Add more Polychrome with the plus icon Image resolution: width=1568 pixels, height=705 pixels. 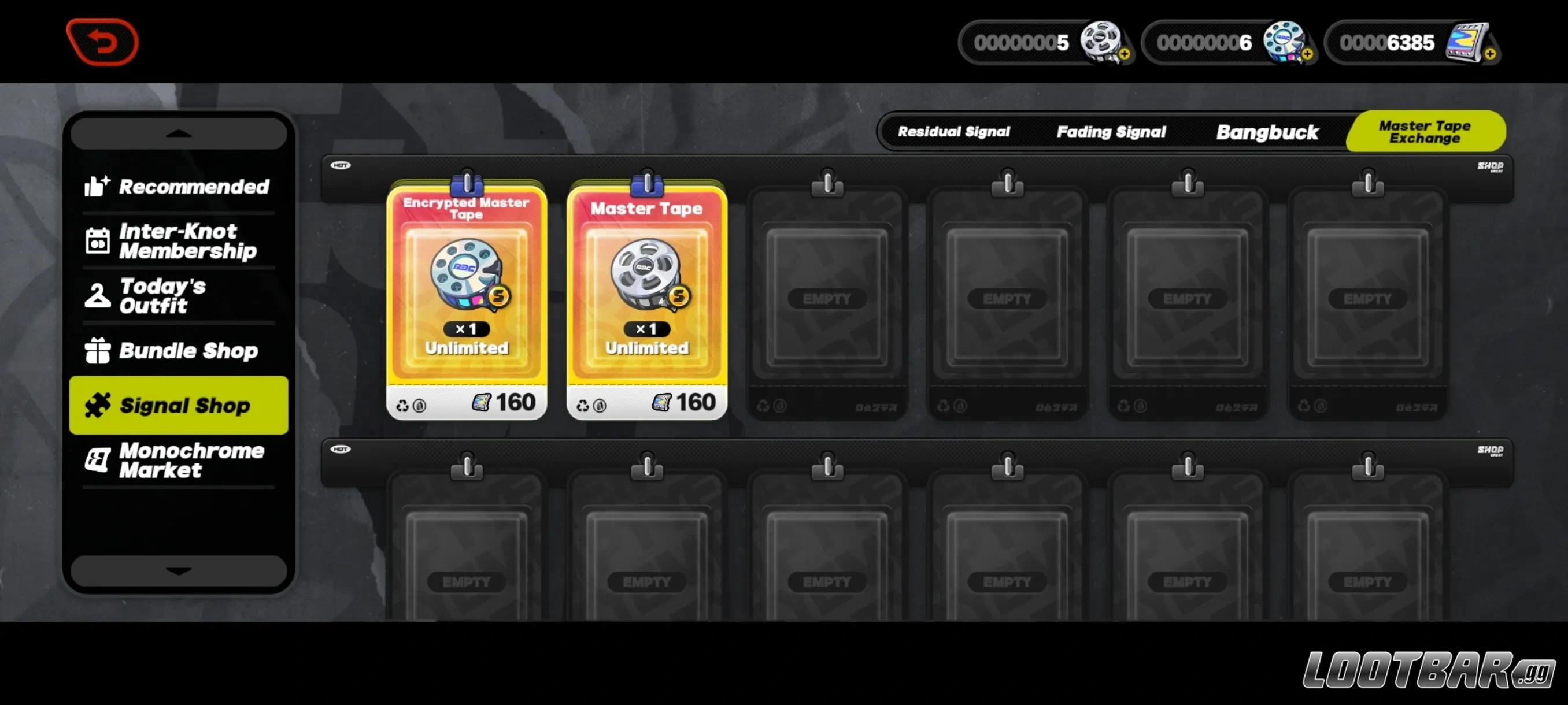(x=1489, y=54)
